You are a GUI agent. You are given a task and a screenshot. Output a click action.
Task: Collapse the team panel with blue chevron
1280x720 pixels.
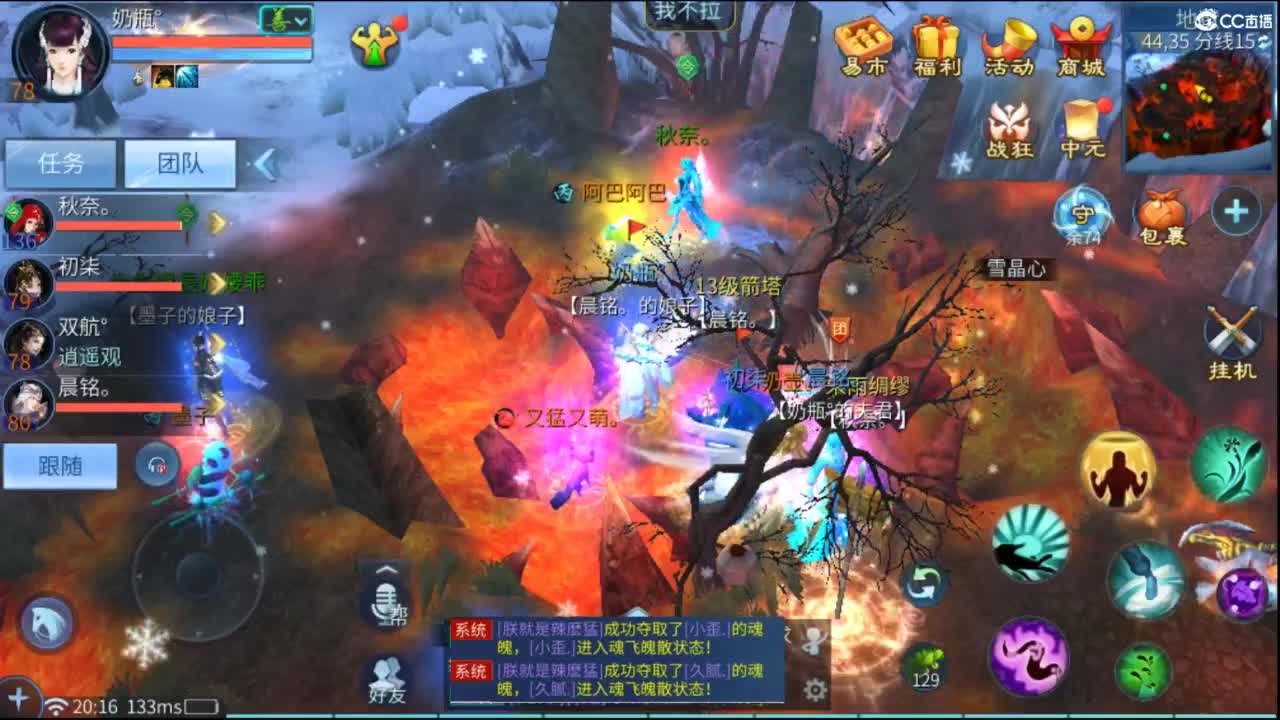(x=266, y=164)
